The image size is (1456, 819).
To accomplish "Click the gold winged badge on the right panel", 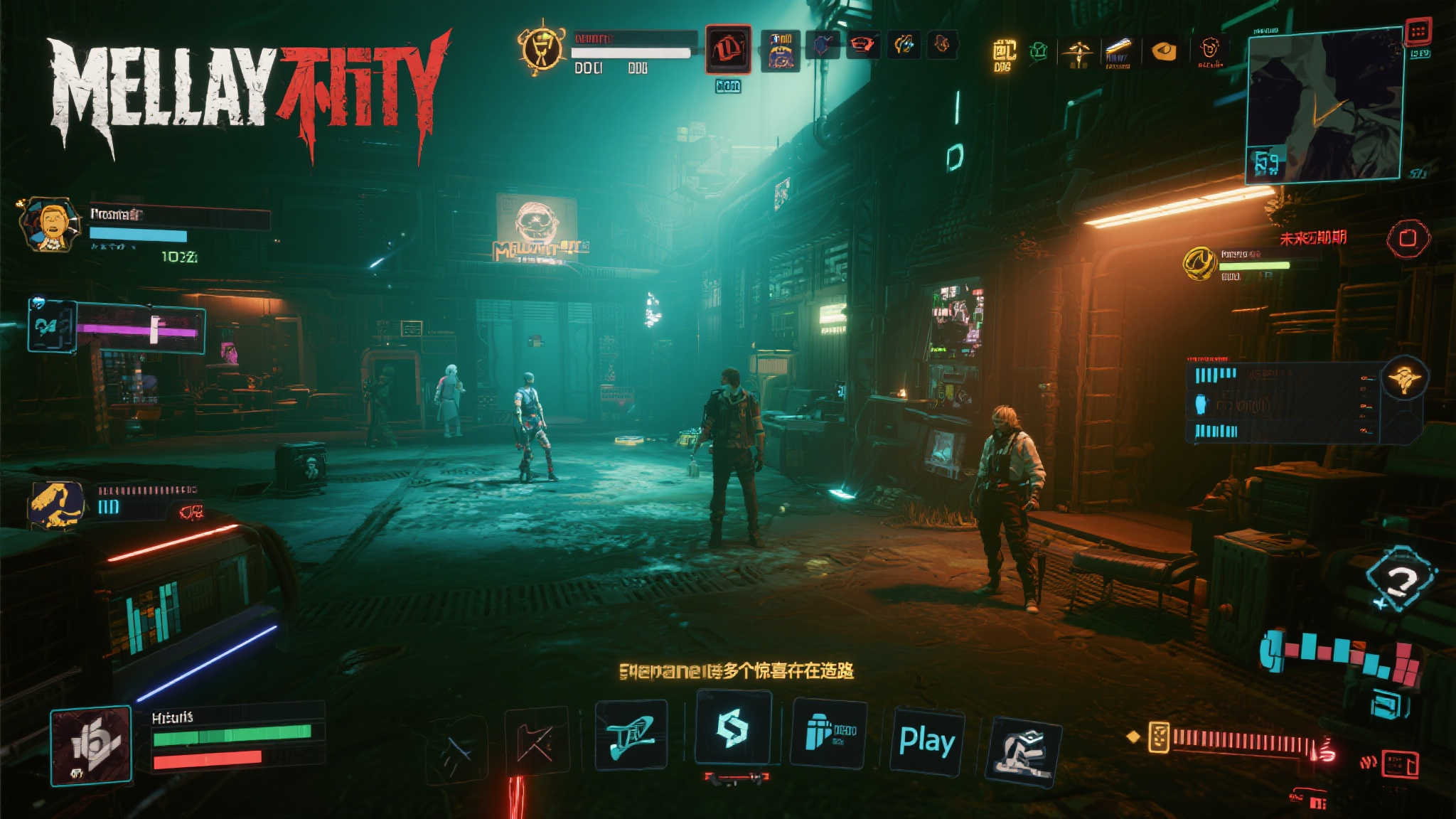I will 1404,378.
